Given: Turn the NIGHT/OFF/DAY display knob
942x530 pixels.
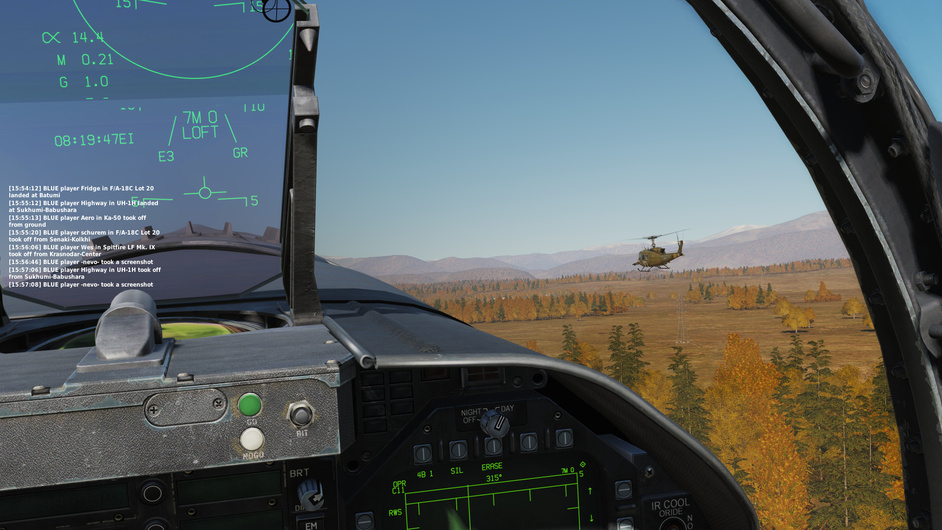Looking at the screenshot, I should (493, 422).
